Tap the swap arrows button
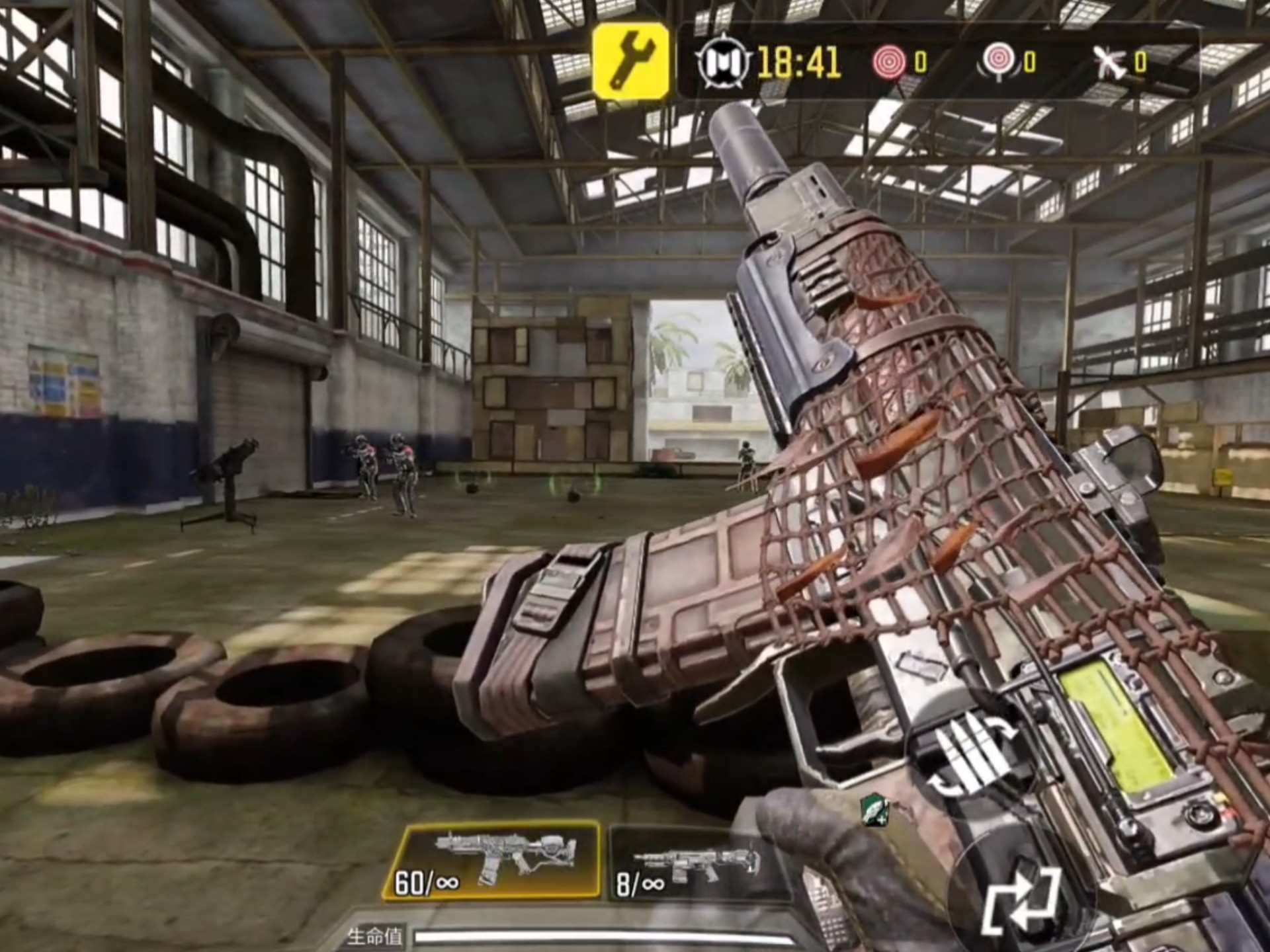 (x=1021, y=900)
